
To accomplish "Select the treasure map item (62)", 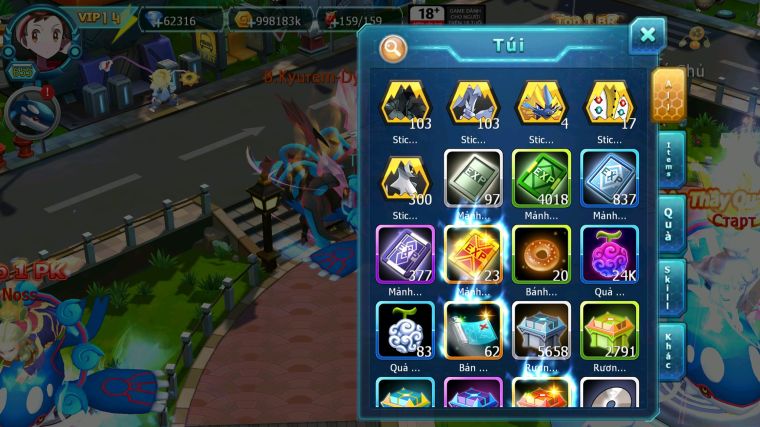I will (473, 330).
